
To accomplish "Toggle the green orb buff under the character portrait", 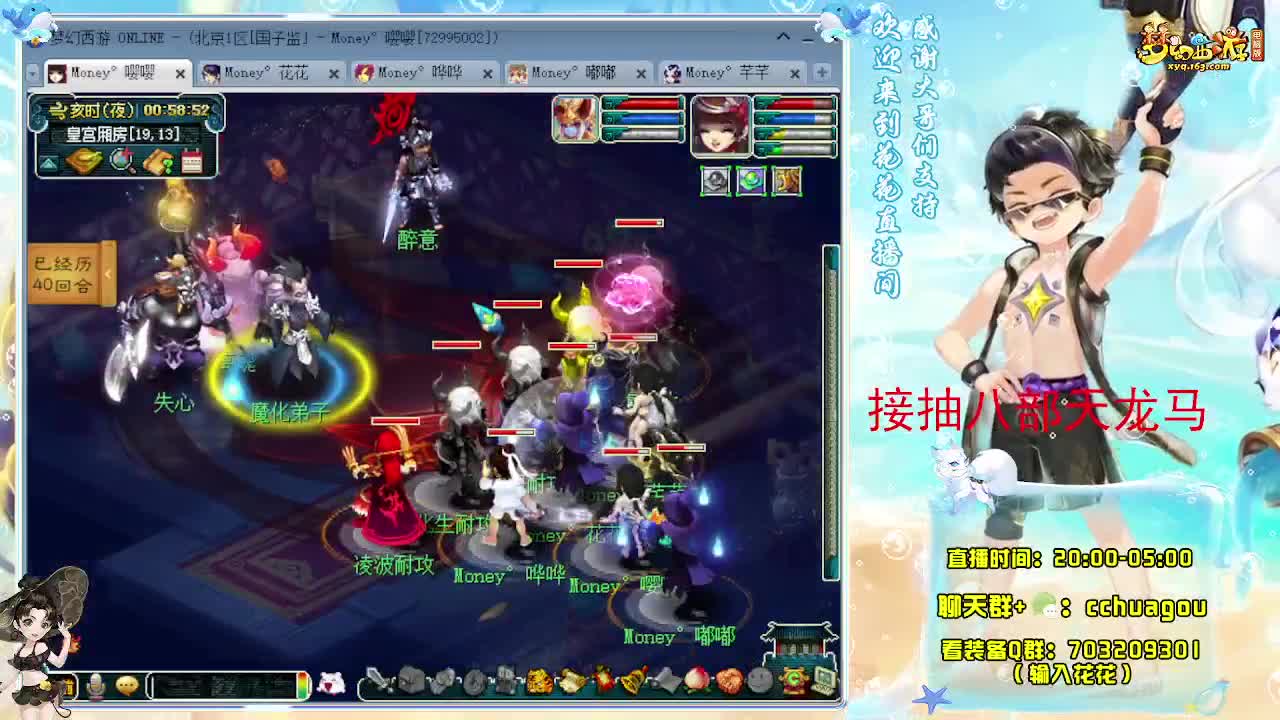I will point(750,183).
